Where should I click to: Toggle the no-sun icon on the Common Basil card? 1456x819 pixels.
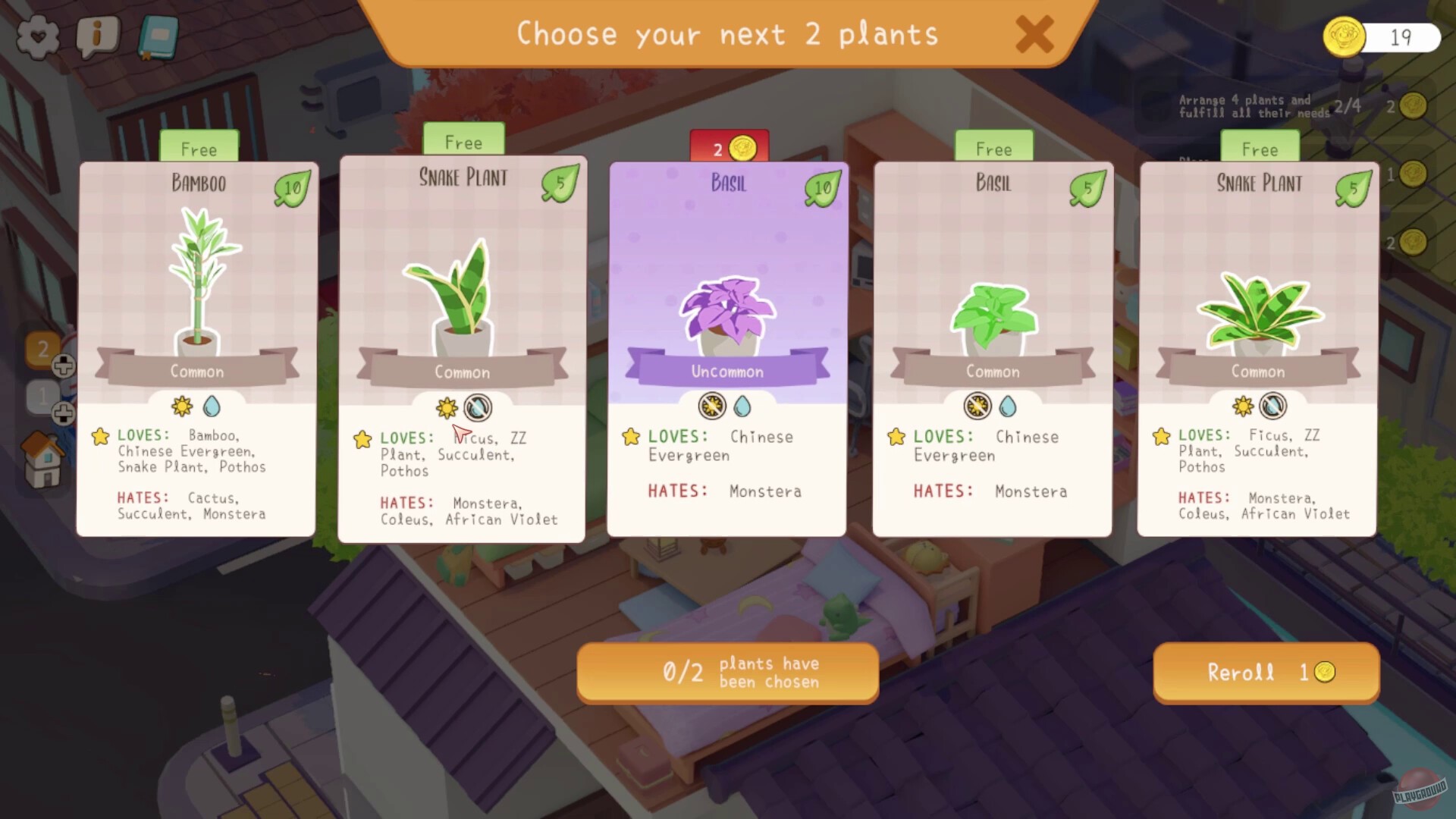(x=978, y=406)
